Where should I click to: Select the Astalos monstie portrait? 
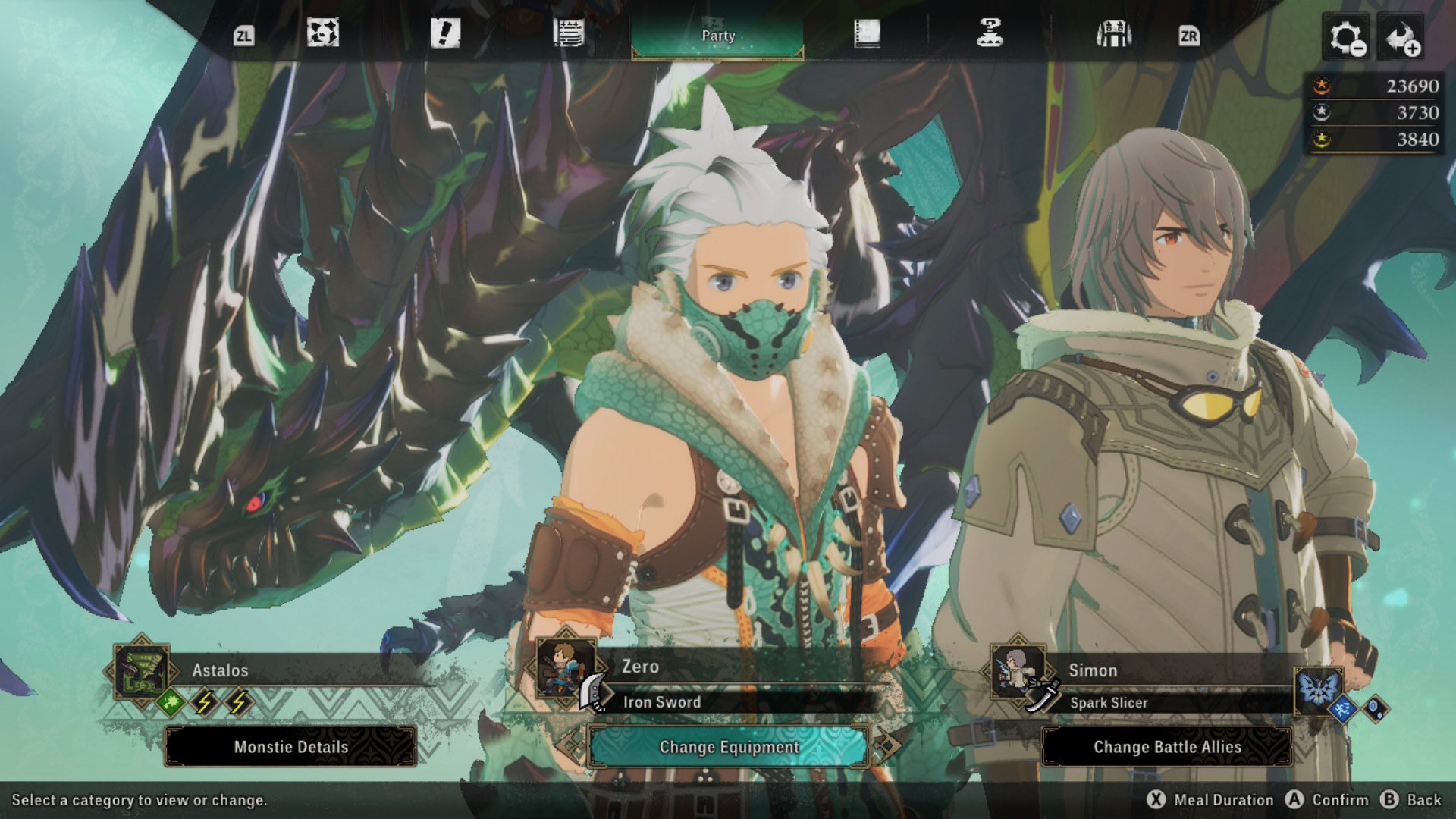point(141,671)
